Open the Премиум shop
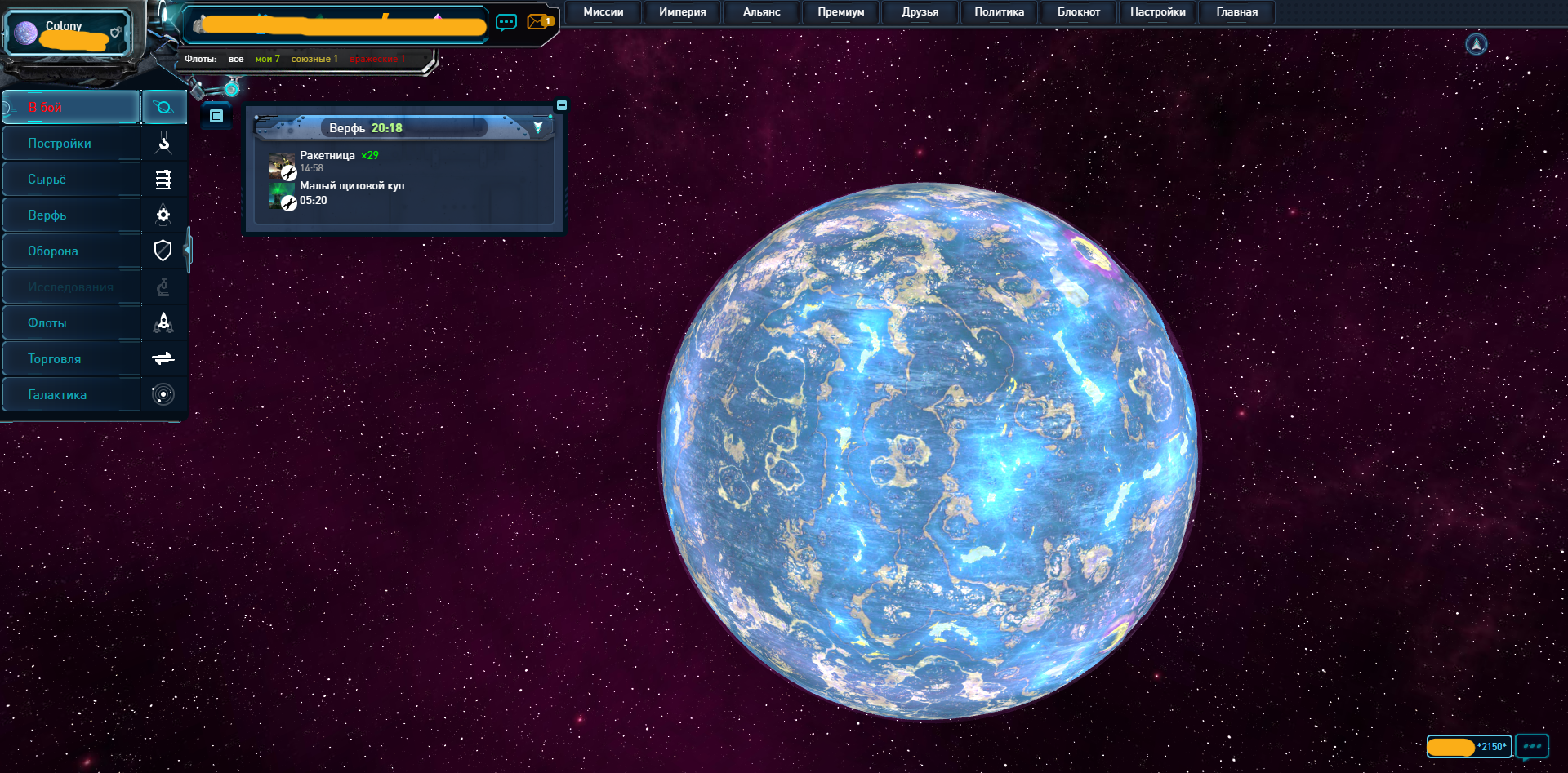The width and height of the screenshot is (1568, 773). (840, 12)
